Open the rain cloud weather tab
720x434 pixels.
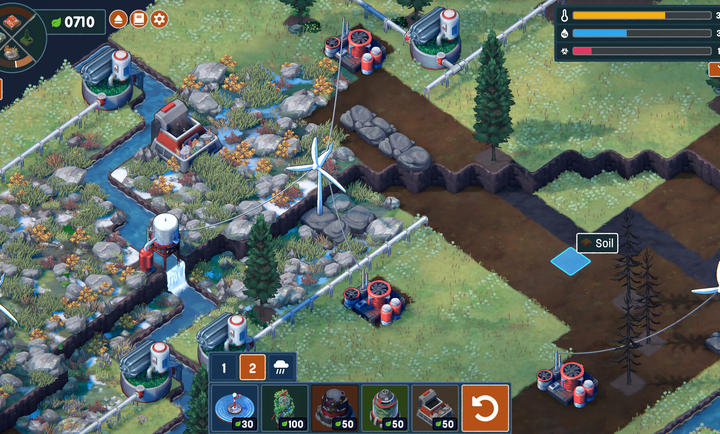coord(280,368)
